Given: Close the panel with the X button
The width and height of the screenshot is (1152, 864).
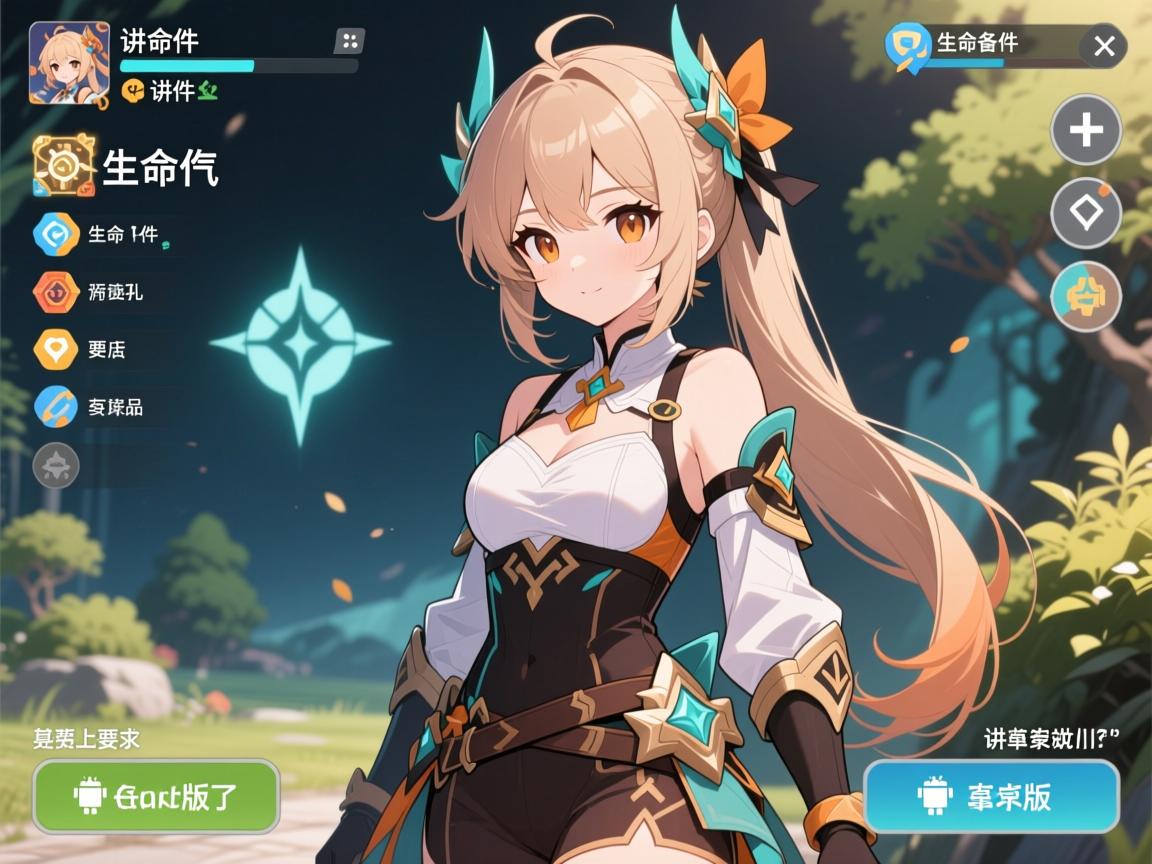Looking at the screenshot, I should point(1103,46).
